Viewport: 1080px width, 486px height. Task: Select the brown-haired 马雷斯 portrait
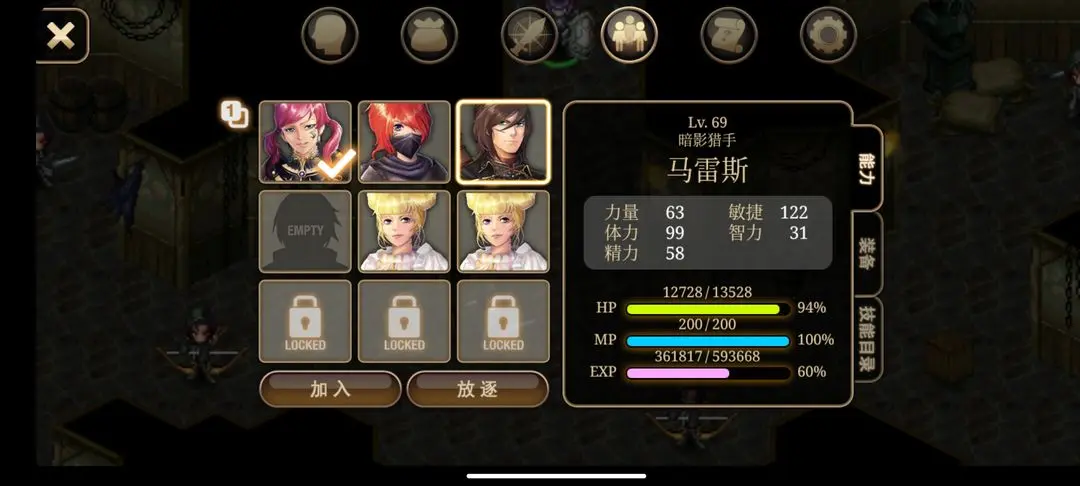pyautogui.click(x=503, y=142)
